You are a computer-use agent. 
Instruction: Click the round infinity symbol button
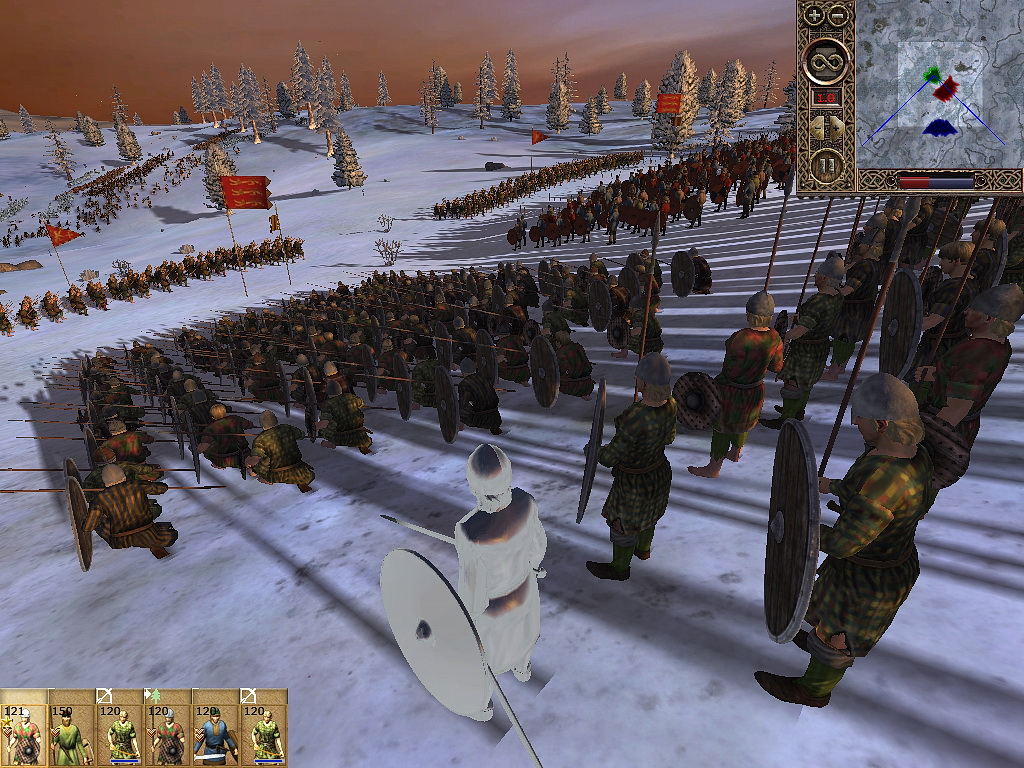(826, 59)
